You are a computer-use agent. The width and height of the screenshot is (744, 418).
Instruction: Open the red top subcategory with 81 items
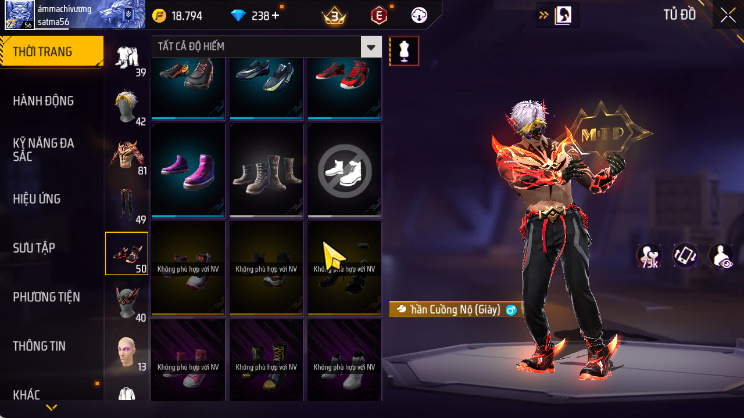pos(127,154)
